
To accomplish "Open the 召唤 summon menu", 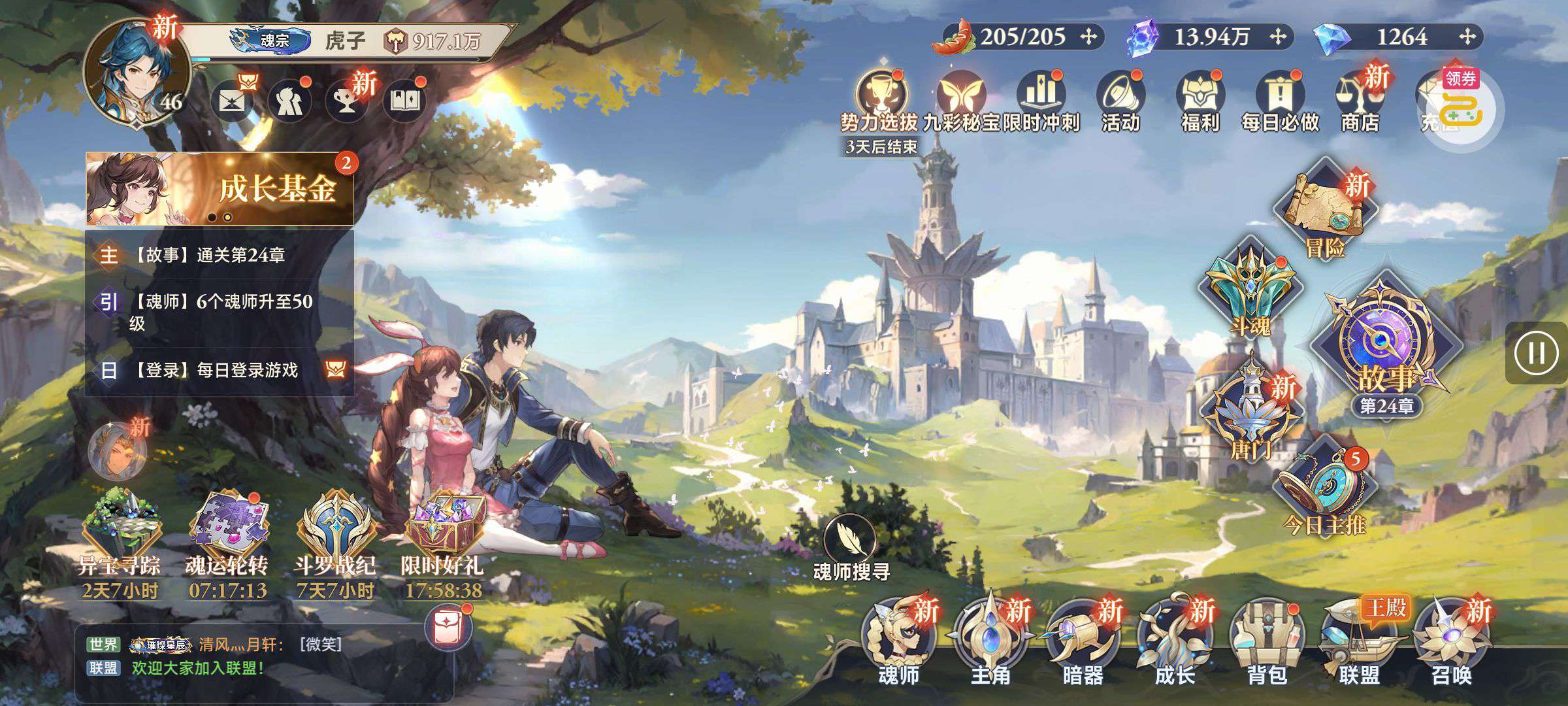I will pos(1451,642).
